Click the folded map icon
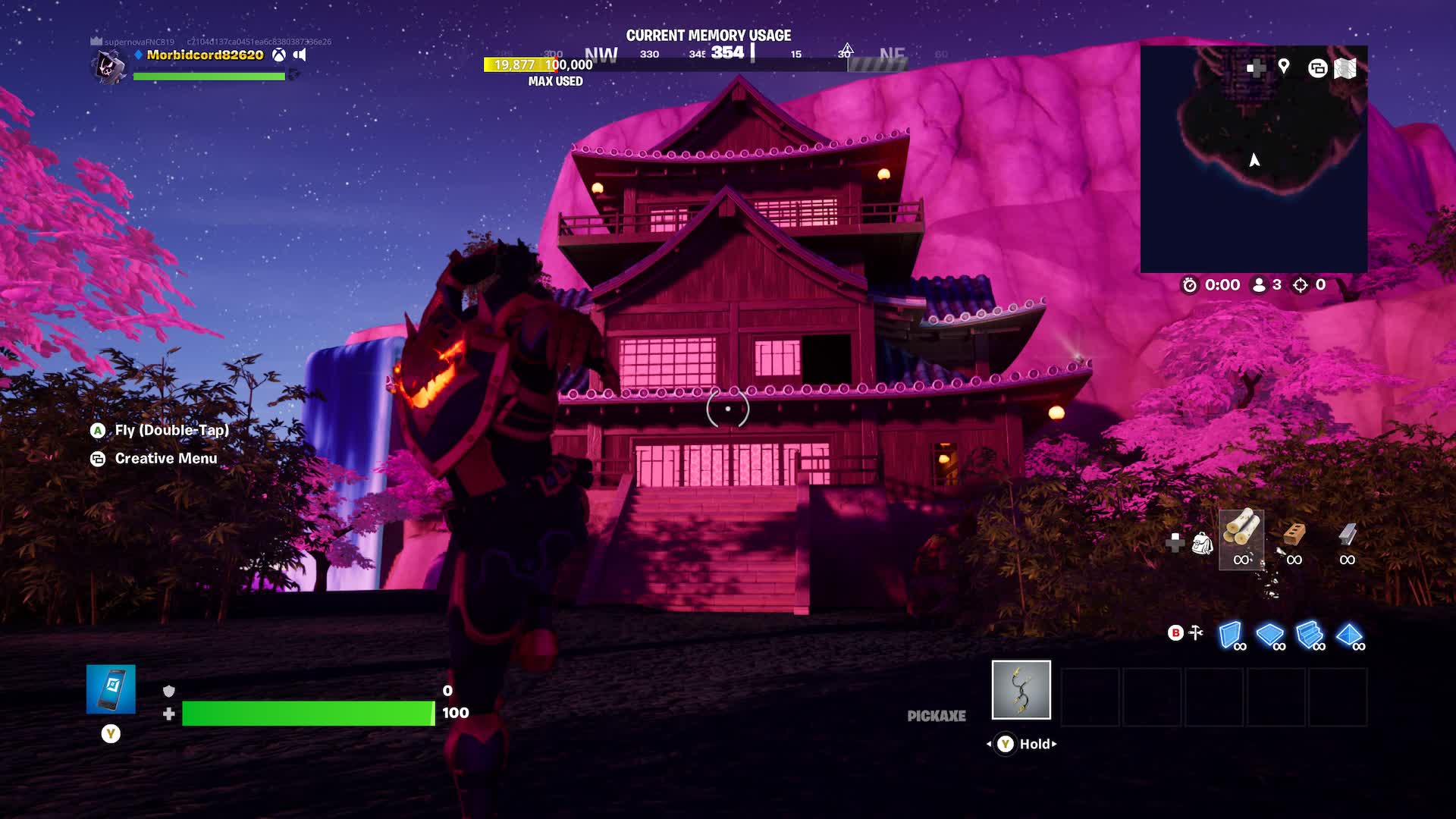1456x819 pixels. (1345, 68)
